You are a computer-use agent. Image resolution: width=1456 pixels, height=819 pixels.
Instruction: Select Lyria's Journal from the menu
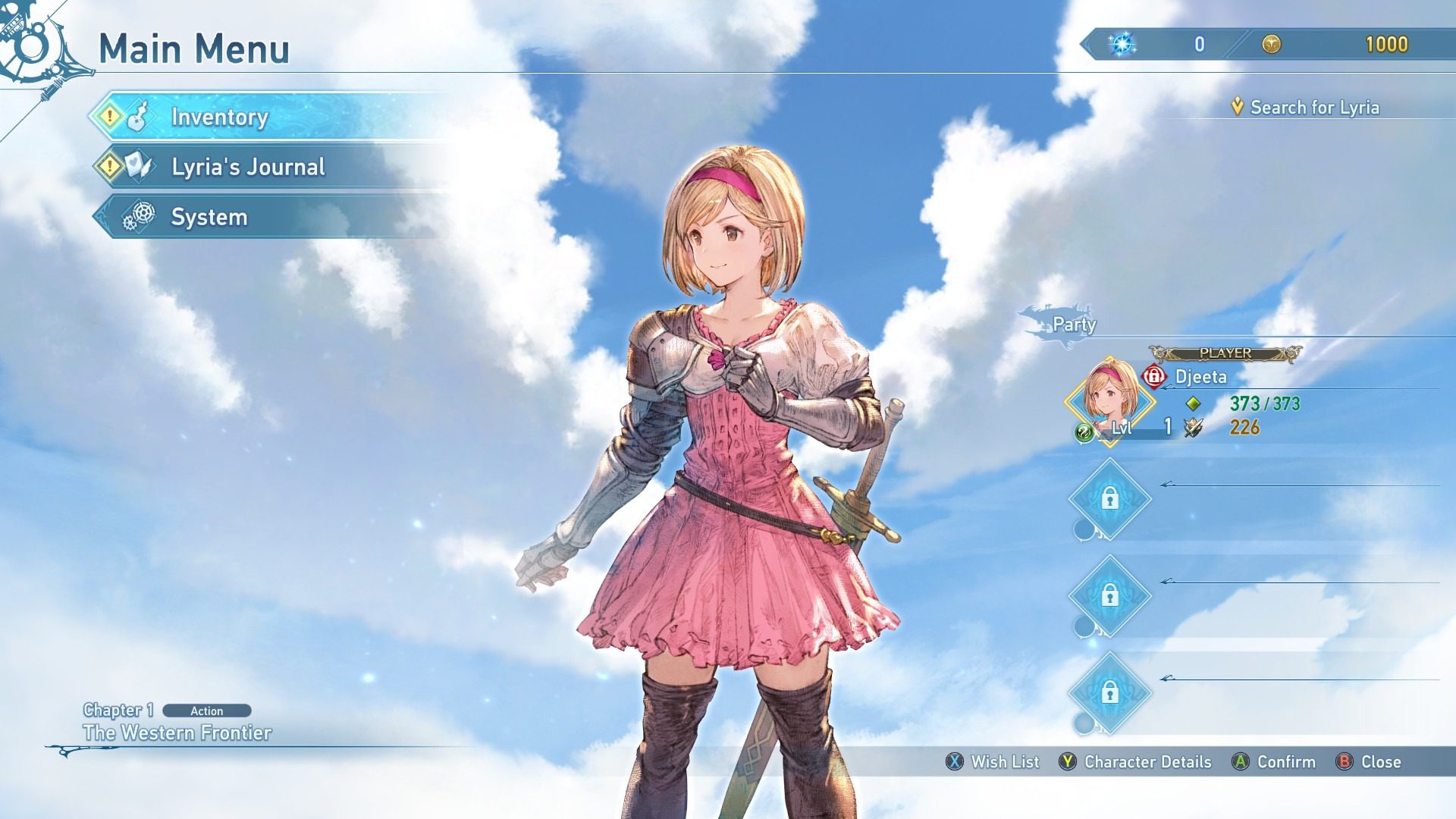coord(248,167)
